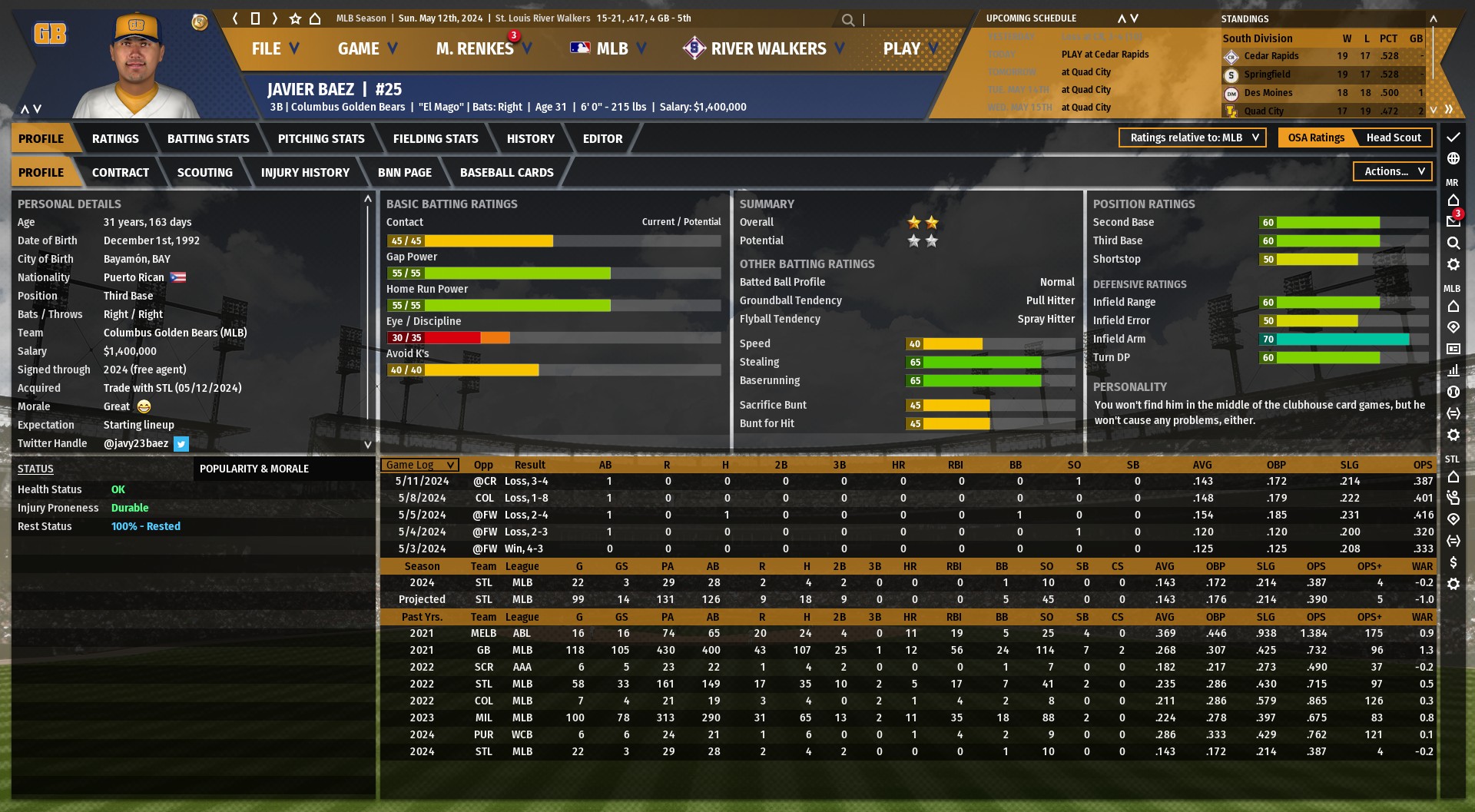Select the CONTRACT sub-tab
Viewport: 1475px width, 812px height.
tap(121, 173)
